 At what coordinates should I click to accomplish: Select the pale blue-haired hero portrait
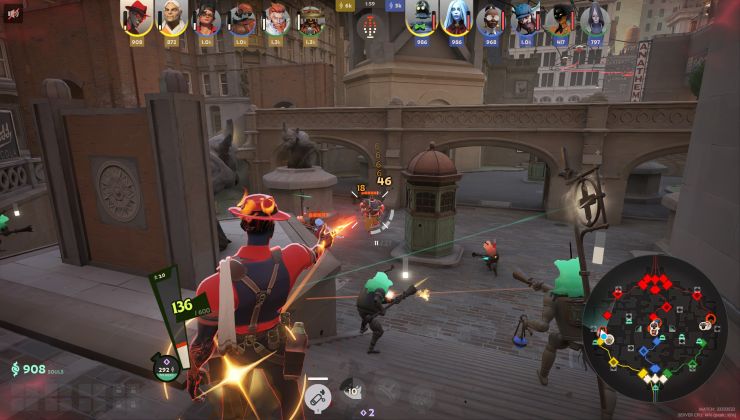pyautogui.click(x=456, y=18)
